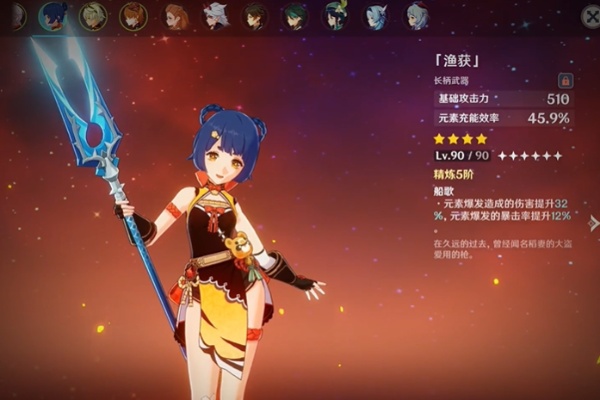Choose the white spiky-haired character portrait
This screenshot has width=600, height=400.
(215, 16)
